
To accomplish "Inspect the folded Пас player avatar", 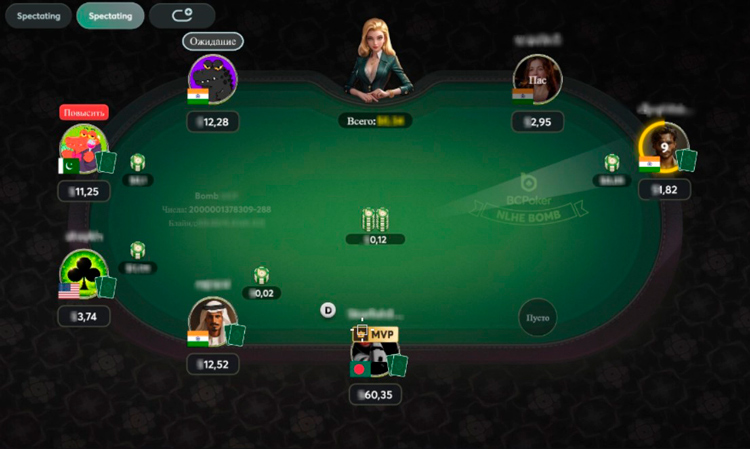I will click(538, 79).
